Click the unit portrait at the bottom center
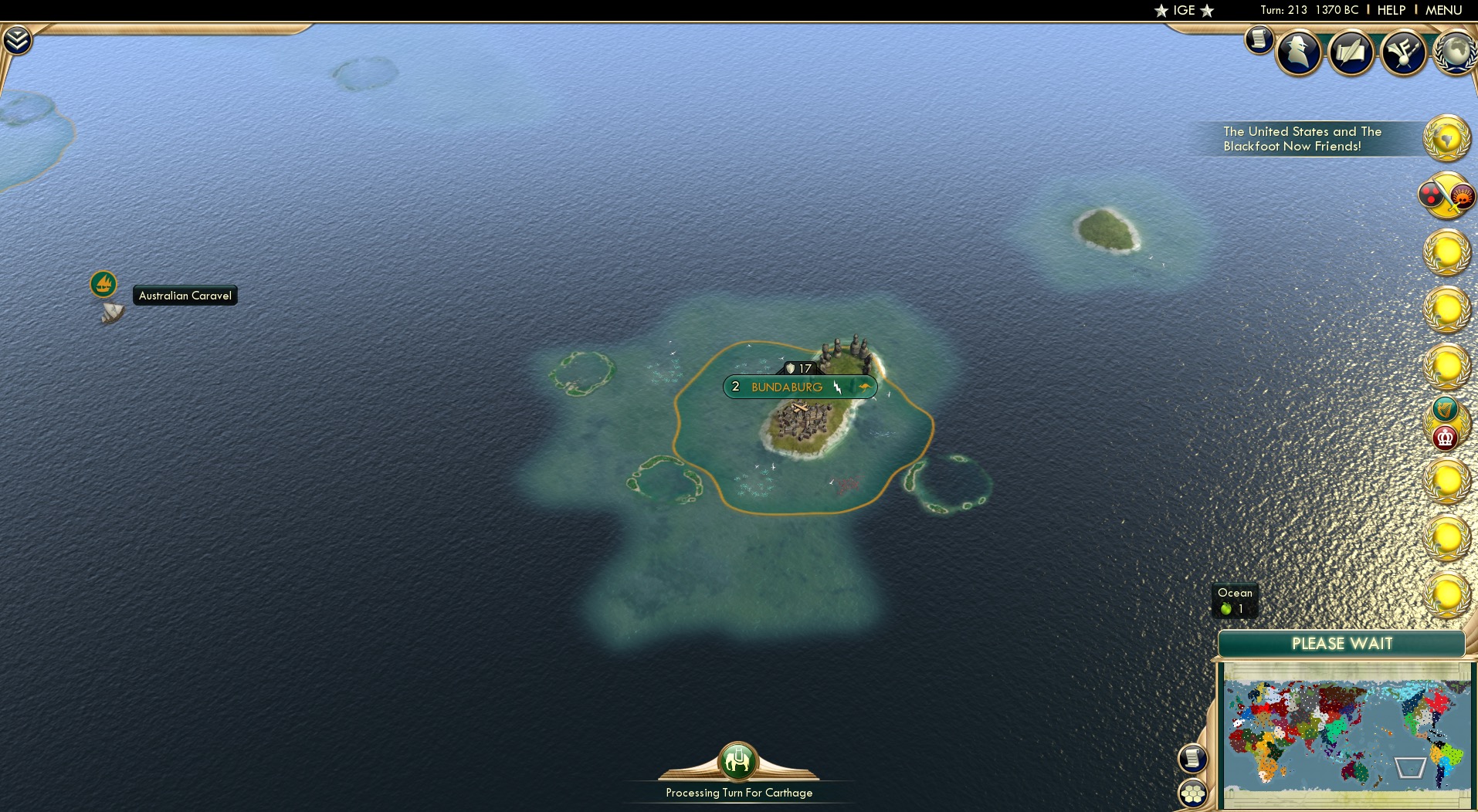Image resolution: width=1478 pixels, height=812 pixels. 738,763
